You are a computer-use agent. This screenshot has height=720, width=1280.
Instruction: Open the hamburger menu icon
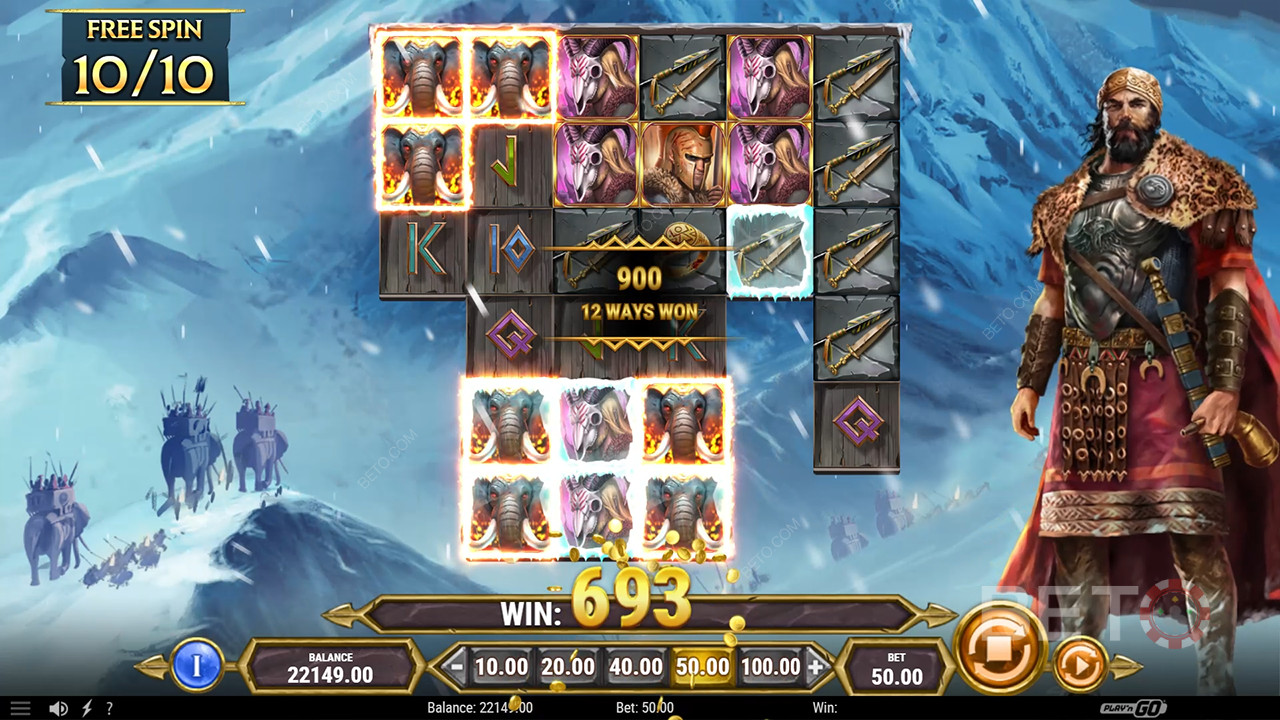coord(20,708)
